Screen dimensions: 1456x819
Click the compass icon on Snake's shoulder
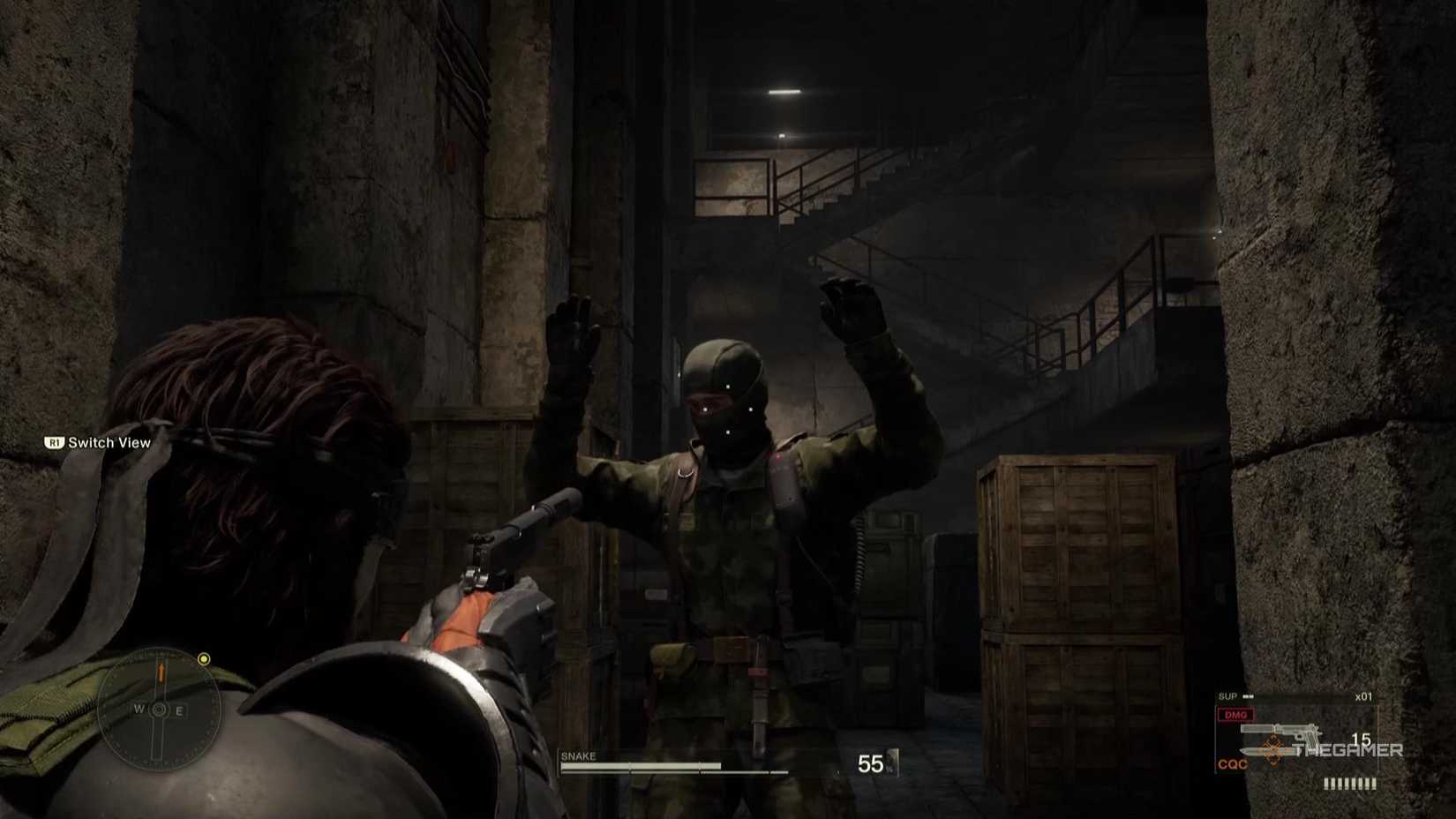pyautogui.click(x=161, y=710)
